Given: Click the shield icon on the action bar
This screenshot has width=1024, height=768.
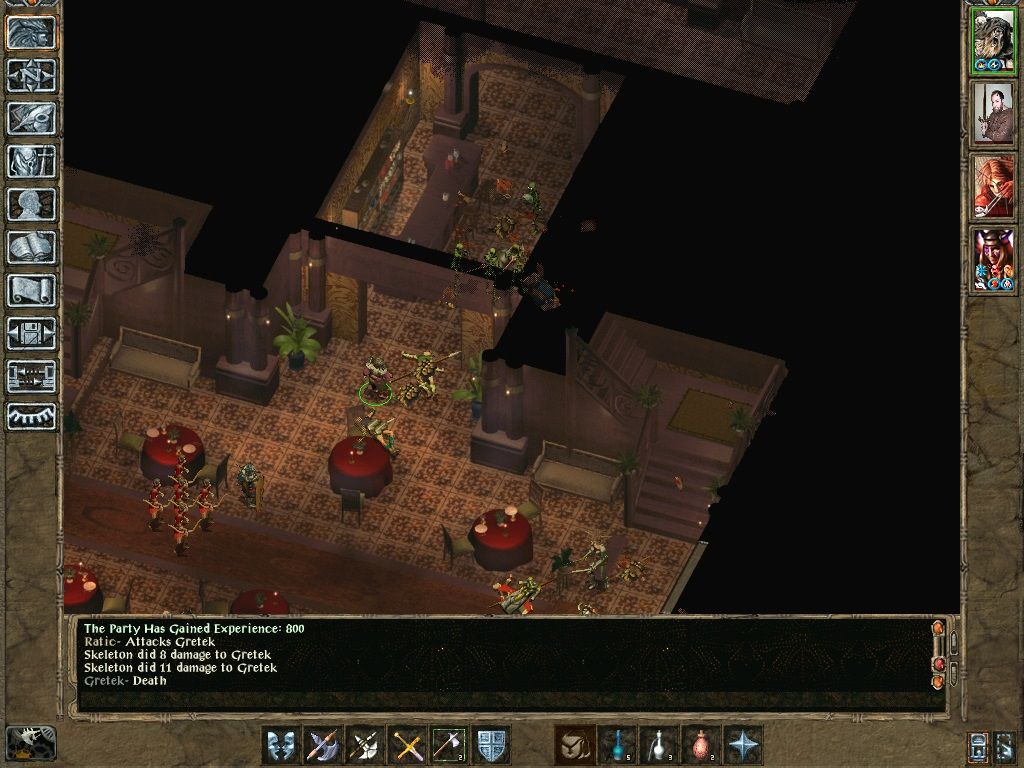Looking at the screenshot, I should pyautogui.click(x=491, y=745).
